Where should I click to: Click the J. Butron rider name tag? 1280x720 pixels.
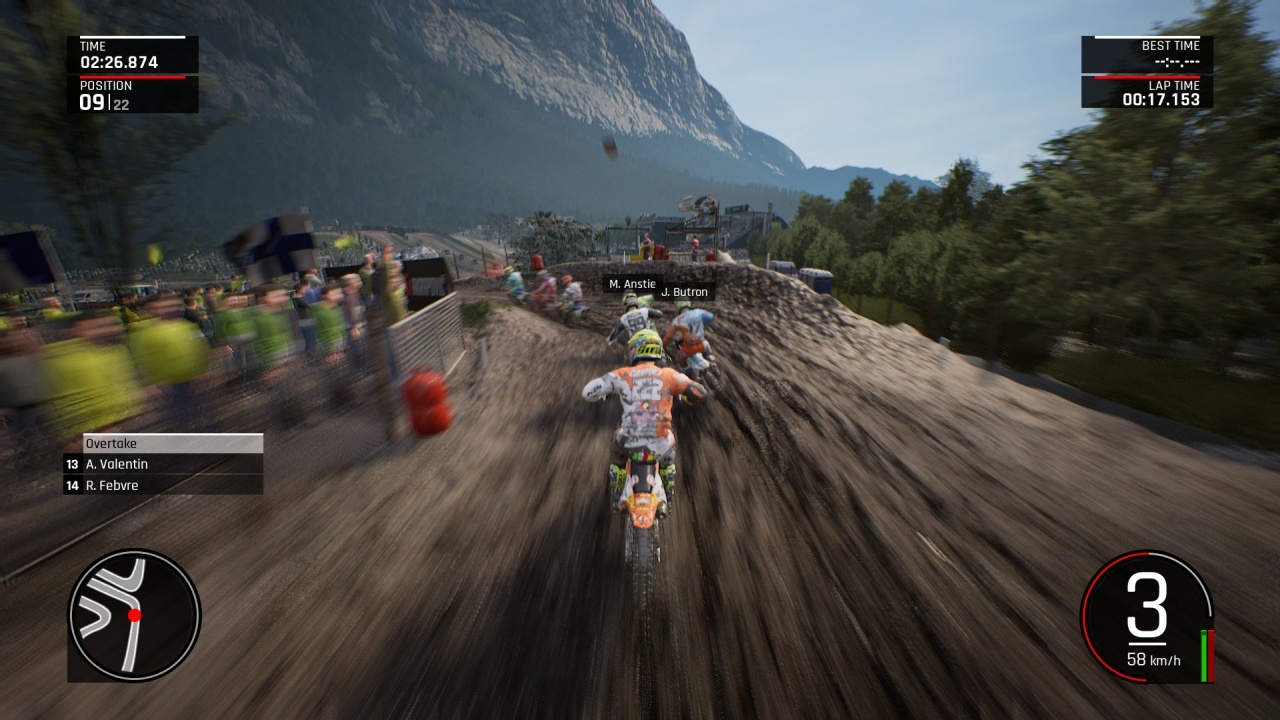click(685, 292)
